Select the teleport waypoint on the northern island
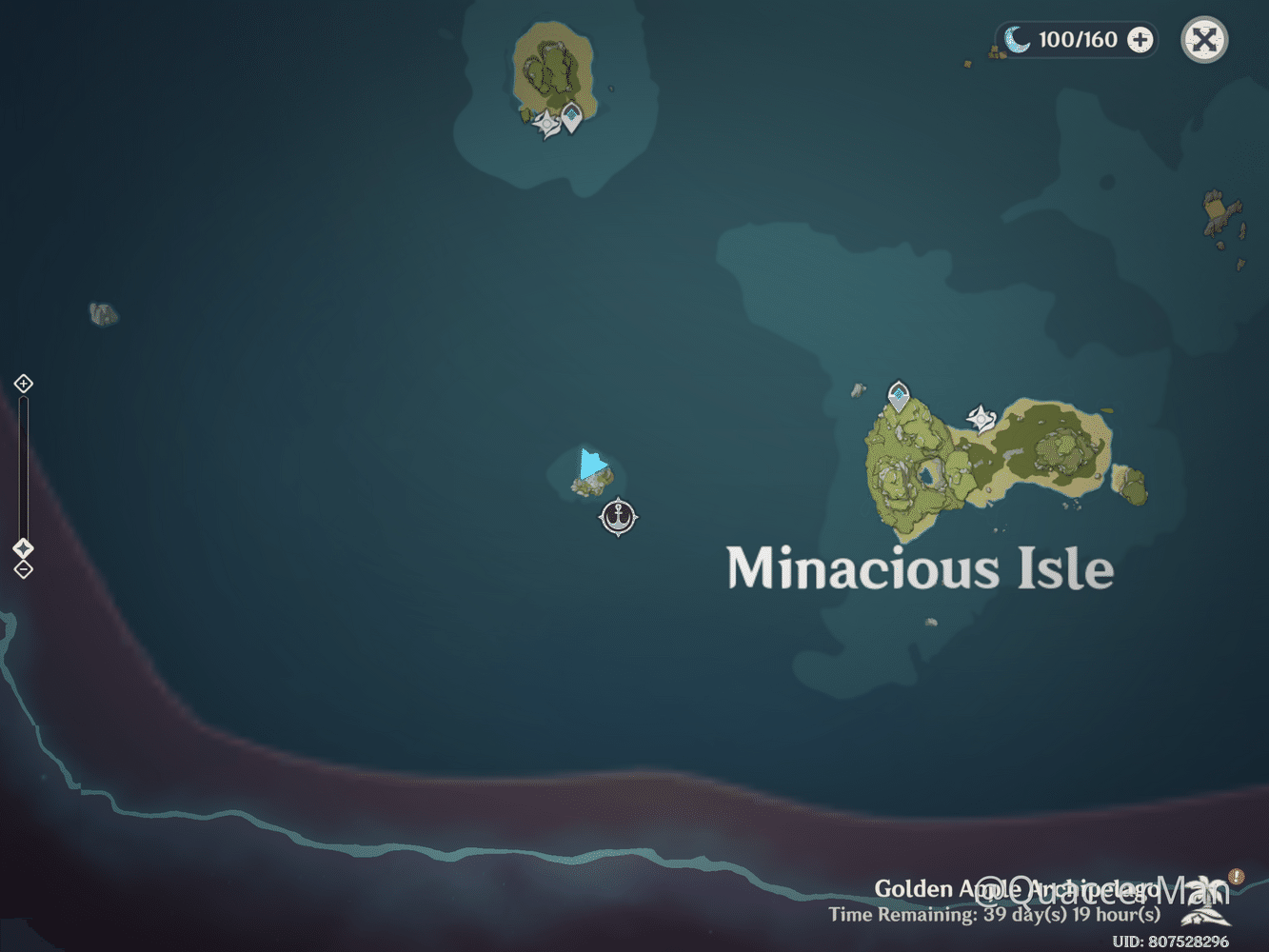 [570, 115]
